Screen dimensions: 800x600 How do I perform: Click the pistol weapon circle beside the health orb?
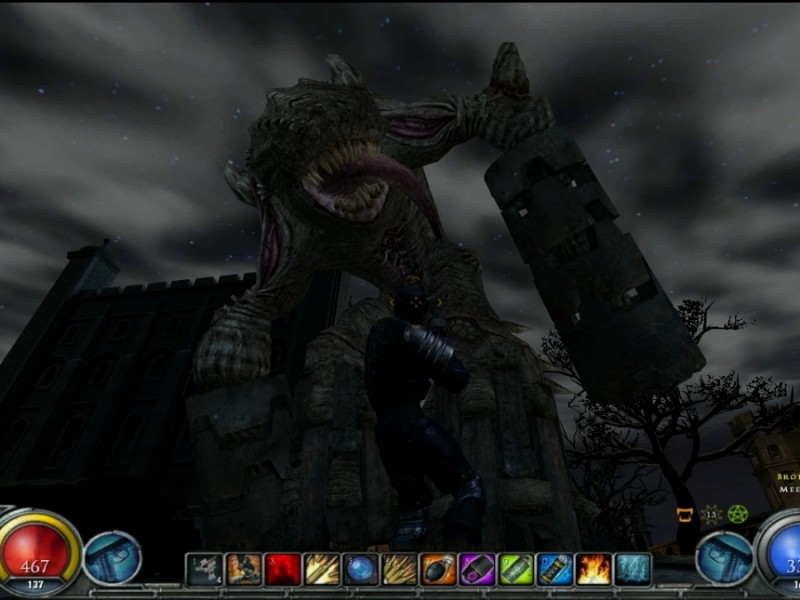click(x=112, y=558)
